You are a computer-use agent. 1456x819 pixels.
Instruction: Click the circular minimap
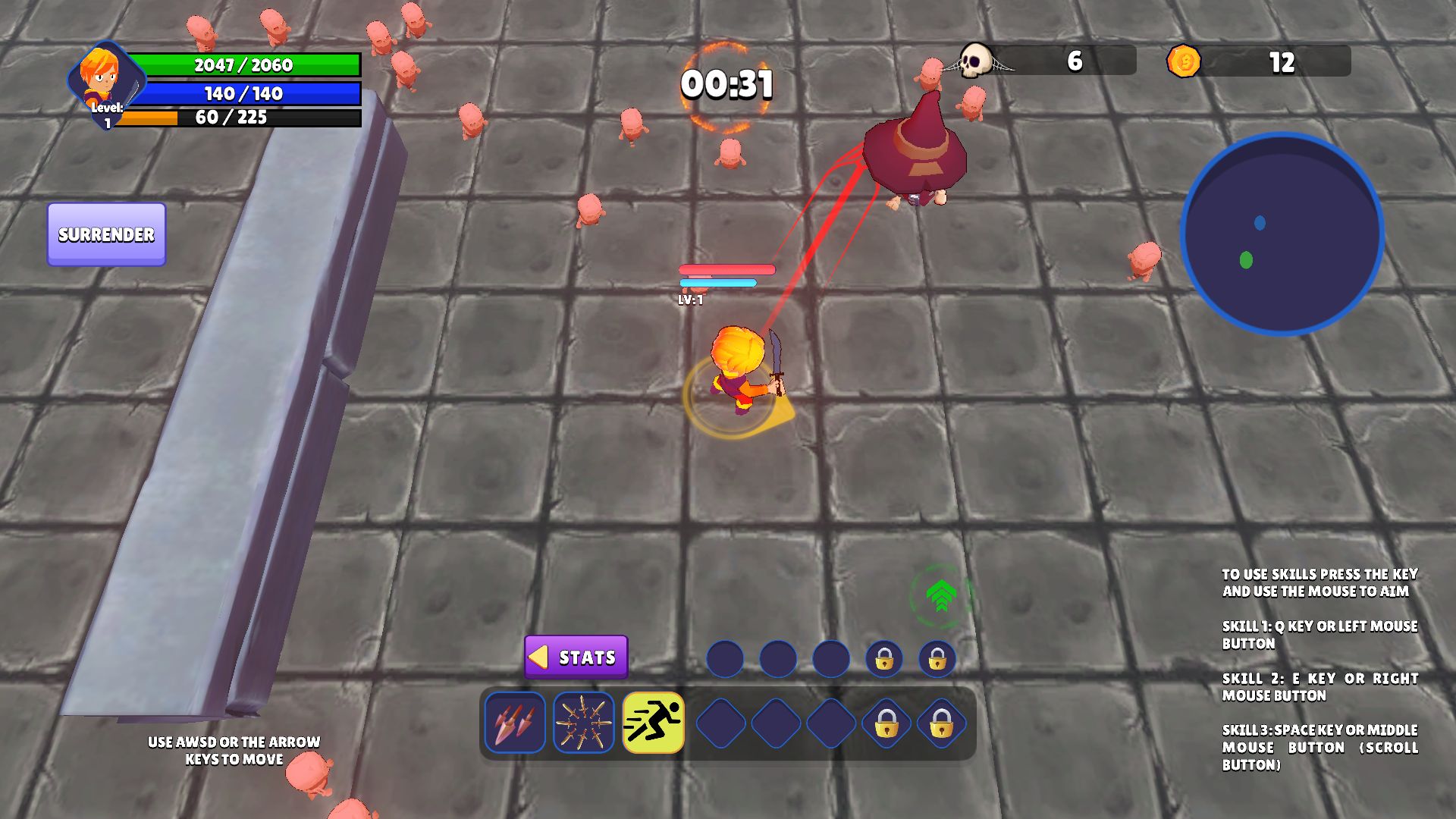[x=1282, y=234]
